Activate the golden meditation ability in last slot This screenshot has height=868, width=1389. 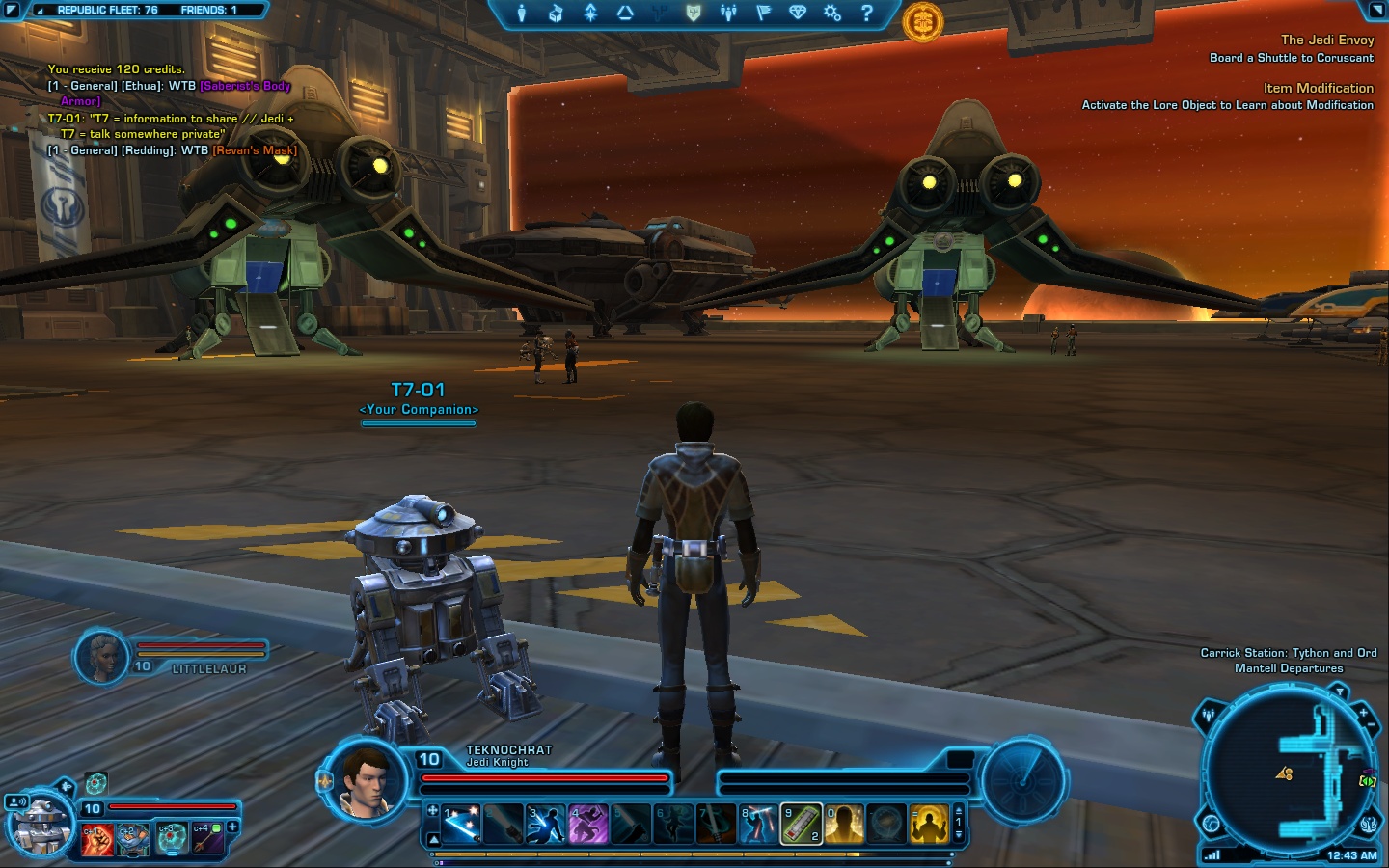click(x=929, y=825)
